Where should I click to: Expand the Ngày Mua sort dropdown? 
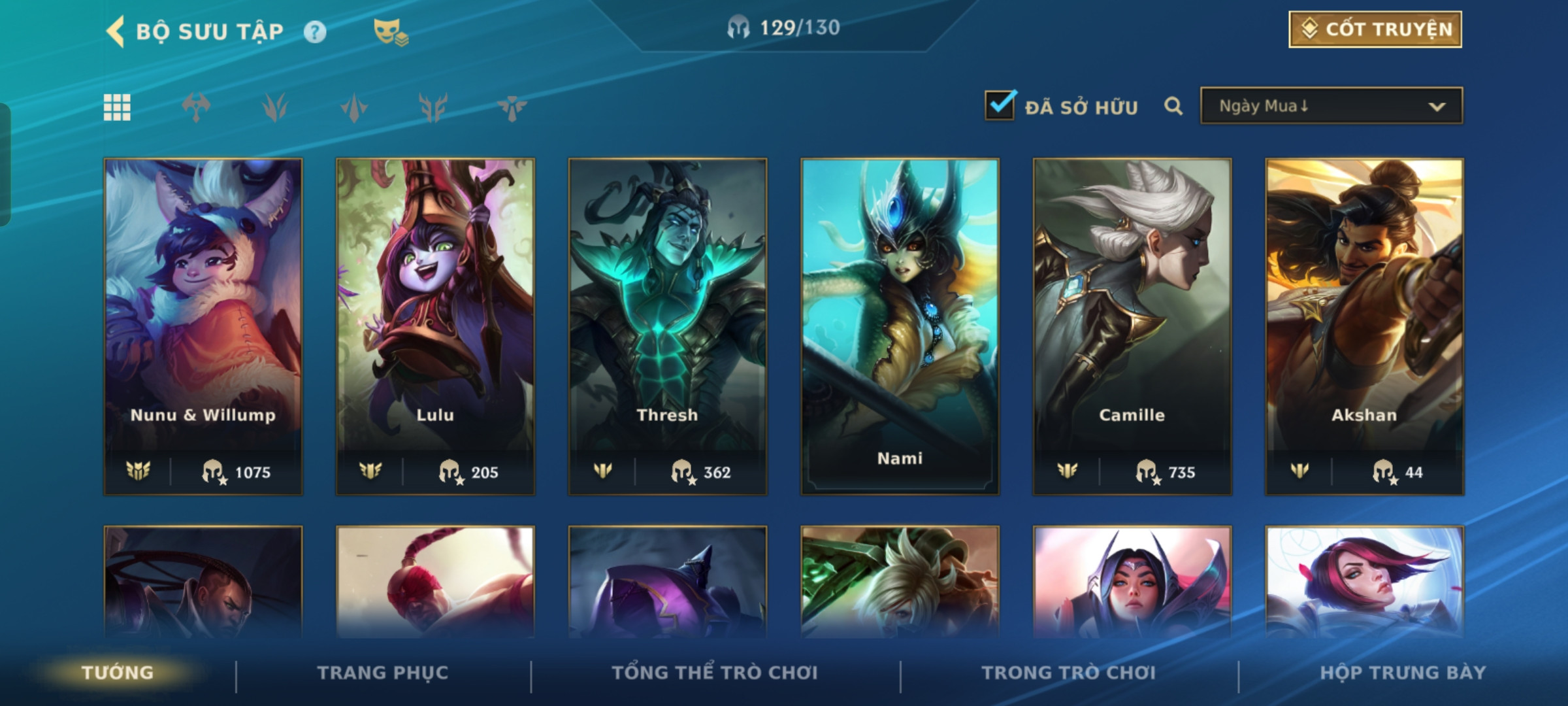[1331, 106]
